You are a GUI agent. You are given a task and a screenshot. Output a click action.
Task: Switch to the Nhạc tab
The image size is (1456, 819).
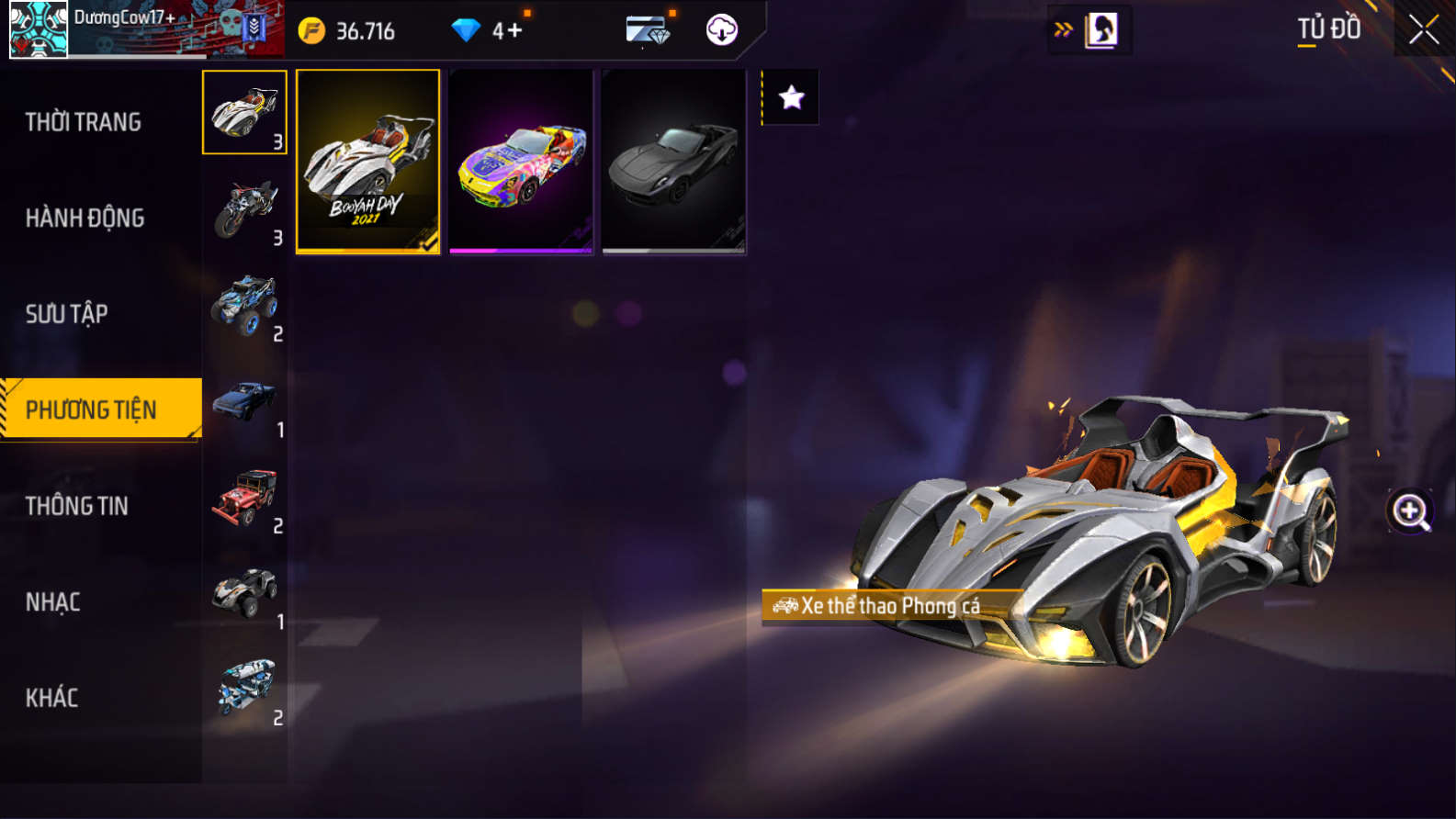click(x=53, y=602)
